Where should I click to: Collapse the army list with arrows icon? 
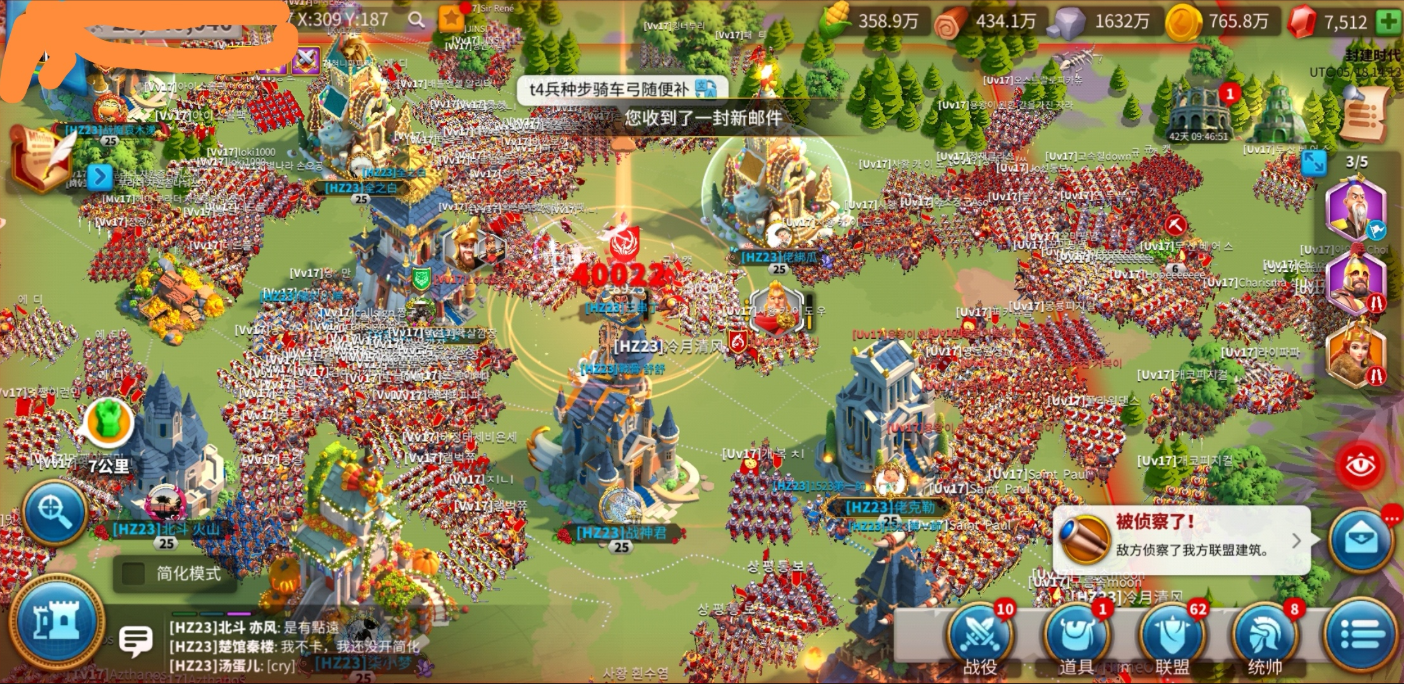[1313, 162]
